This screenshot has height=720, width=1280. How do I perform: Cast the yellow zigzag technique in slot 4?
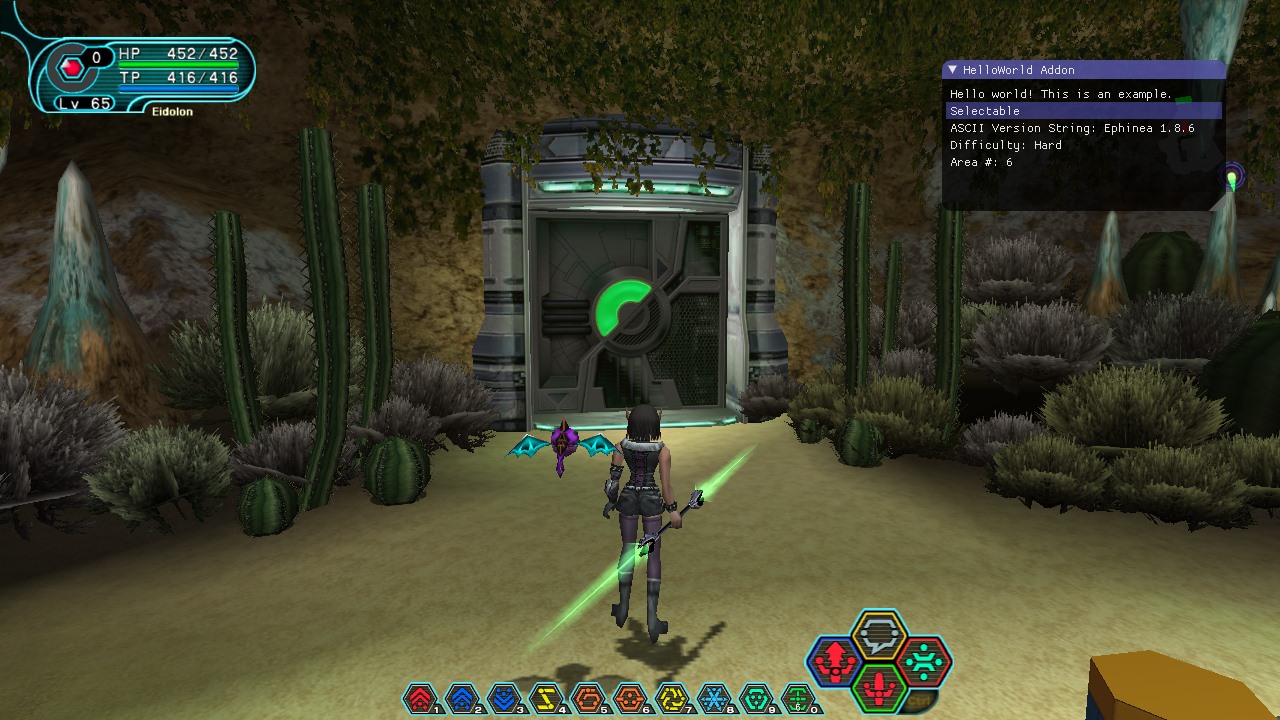pyautogui.click(x=546, y=698)
